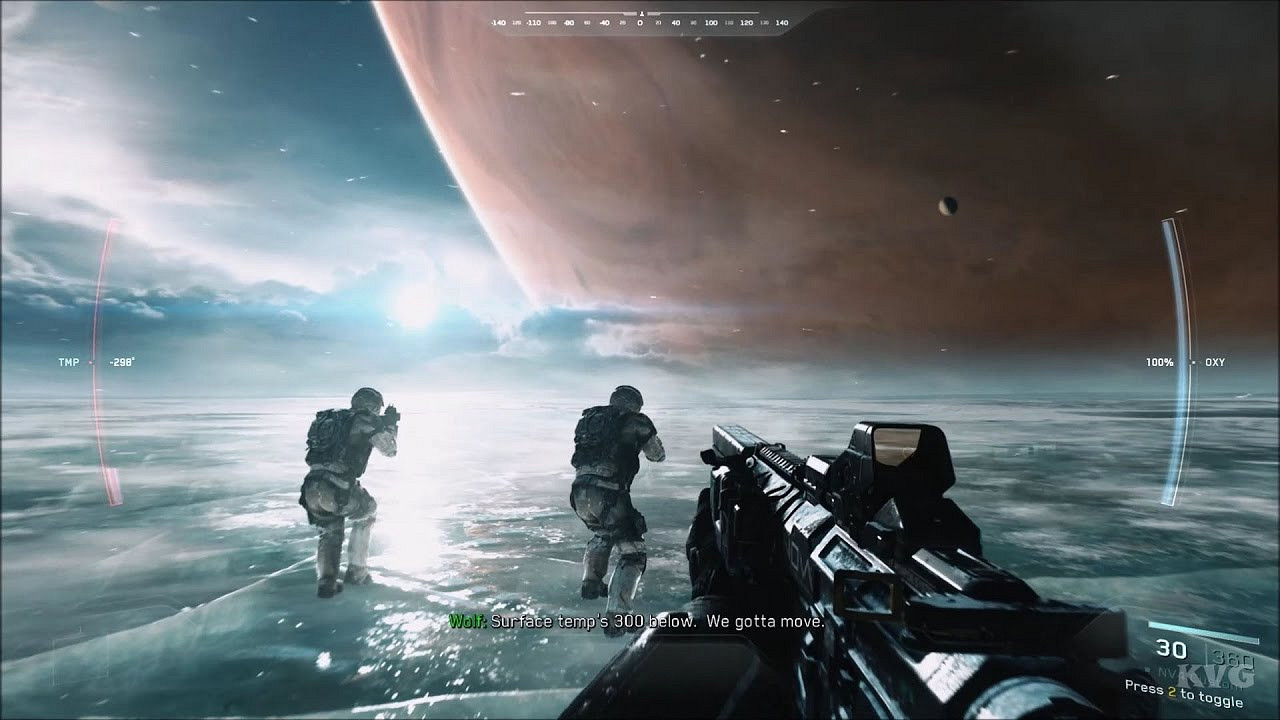The width and height of the screenshot is (1280, 720).
Task: Click the compass 40 heading label
Action: (x=676, y=22)
